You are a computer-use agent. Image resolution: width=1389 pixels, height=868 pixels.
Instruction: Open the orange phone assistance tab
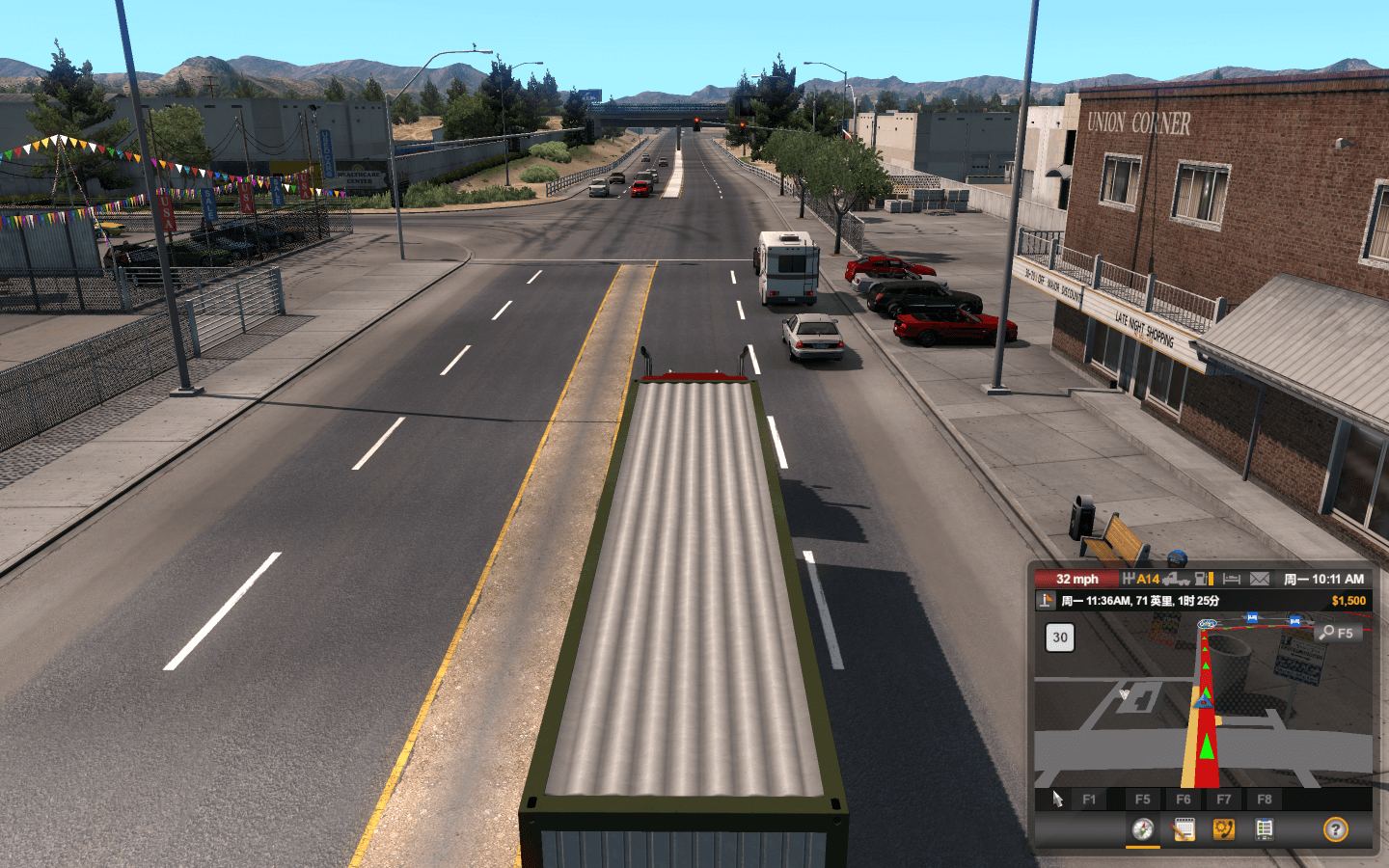pyautogui.click(x=1224, y=829)
